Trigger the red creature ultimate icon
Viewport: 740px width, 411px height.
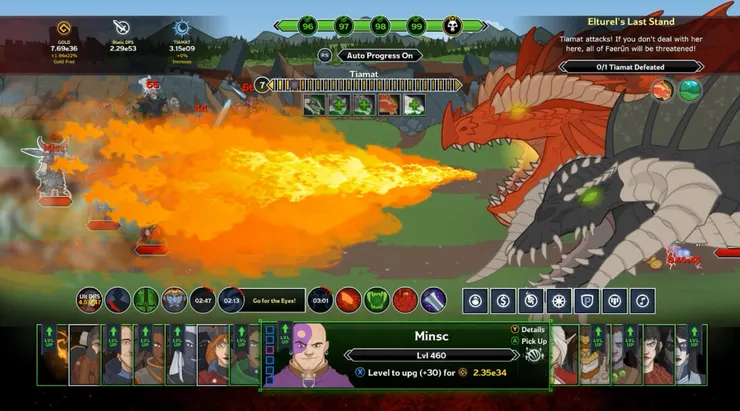405,299
